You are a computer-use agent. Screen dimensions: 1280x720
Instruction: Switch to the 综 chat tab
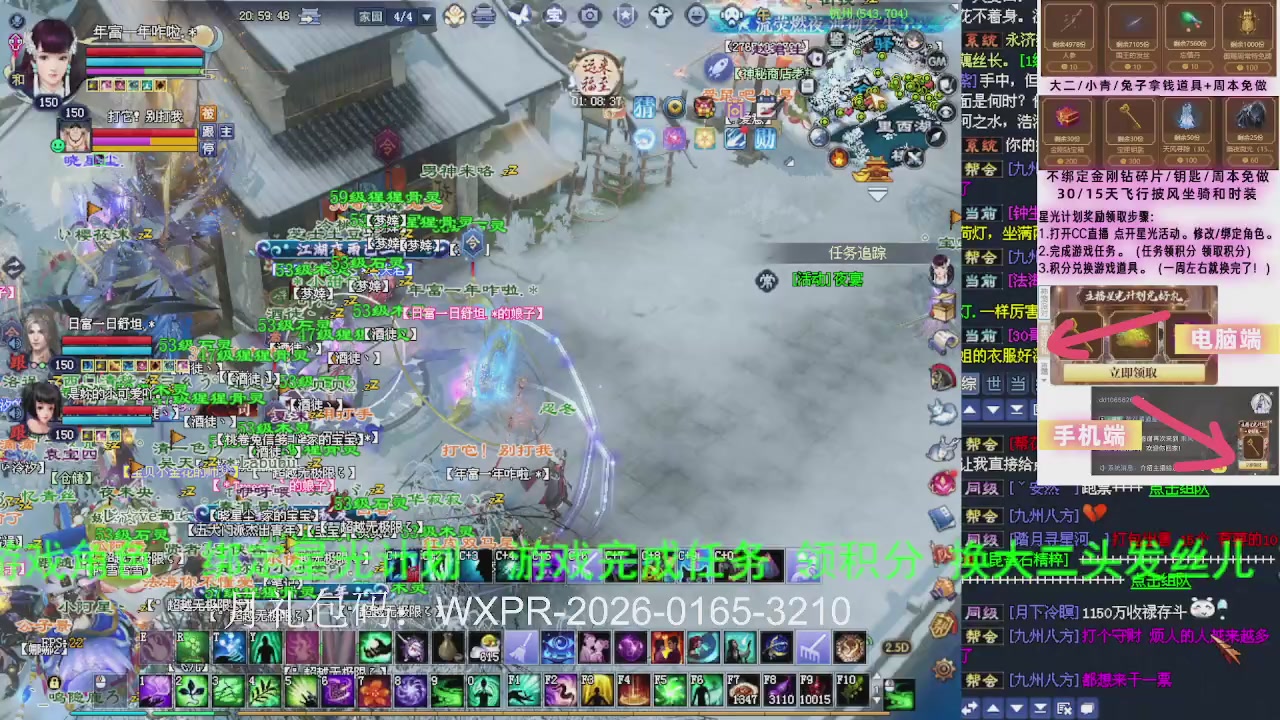coord(970,383)
